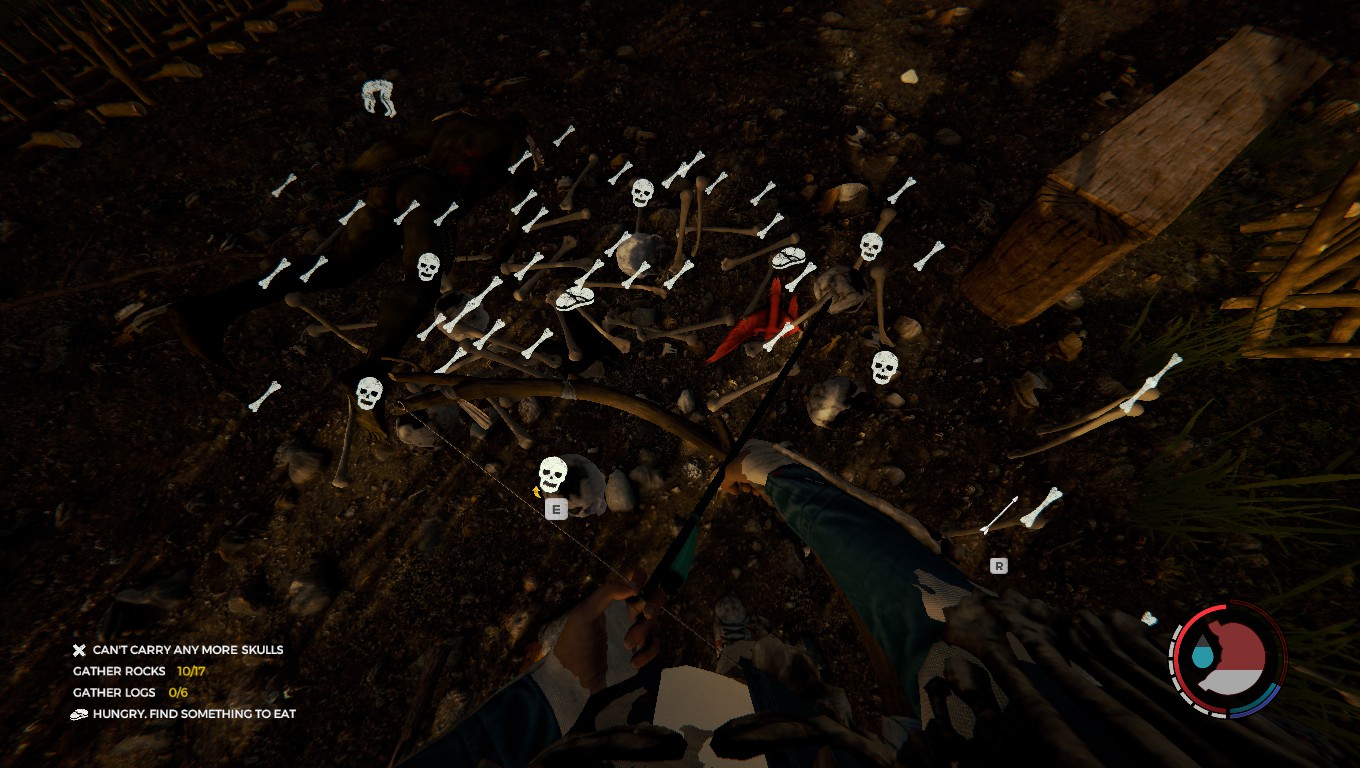Select the Gather Logs objective entry

pyautogui.click(x=130, y=692)
